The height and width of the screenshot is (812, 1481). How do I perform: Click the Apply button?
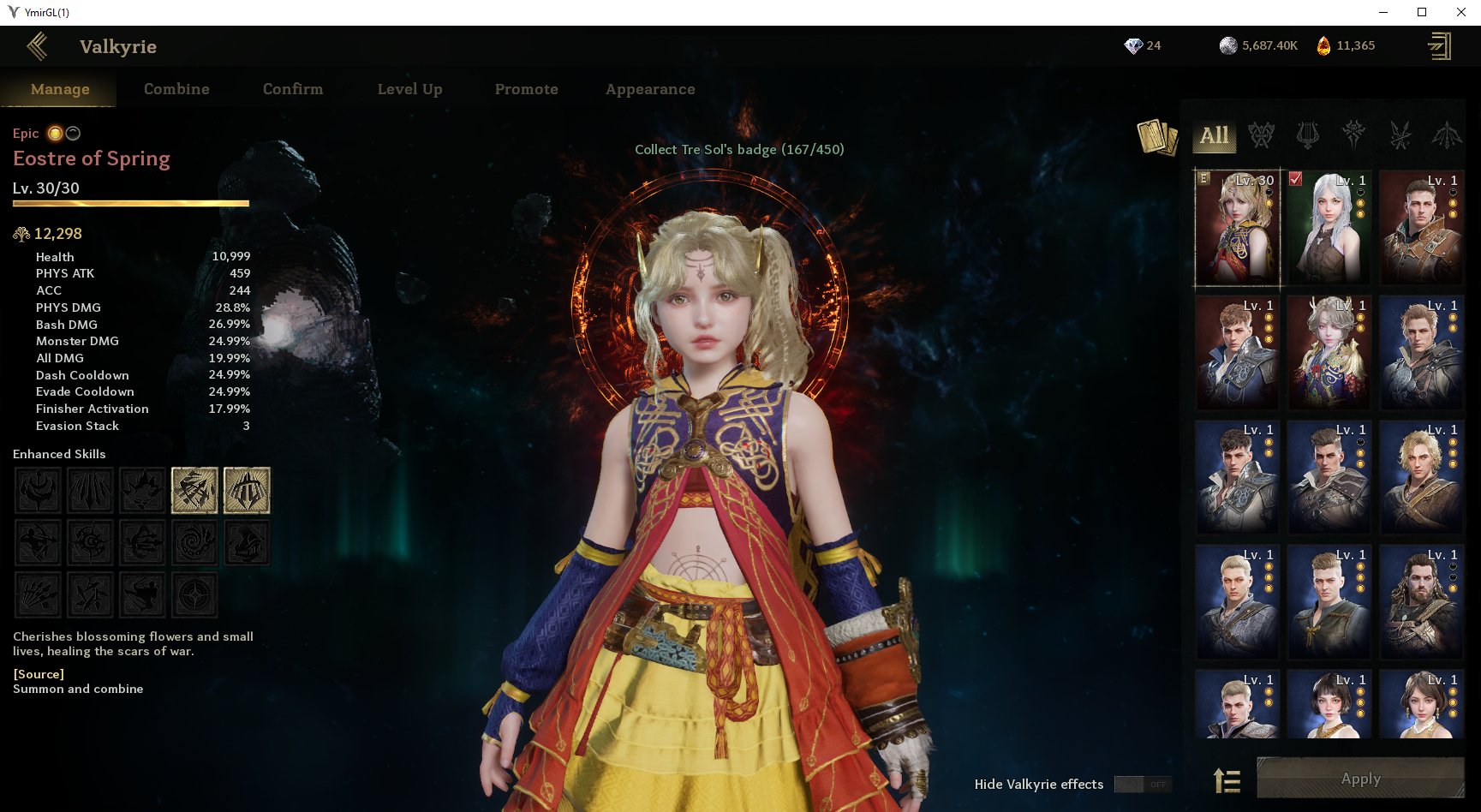(1360, 779)
